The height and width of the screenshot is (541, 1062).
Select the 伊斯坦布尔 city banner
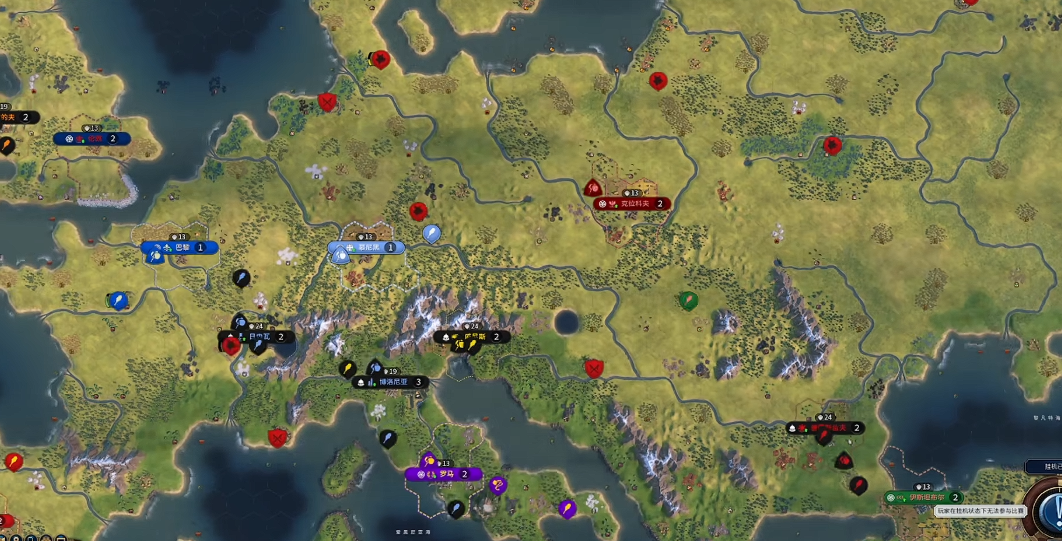(x=923, y=497)
